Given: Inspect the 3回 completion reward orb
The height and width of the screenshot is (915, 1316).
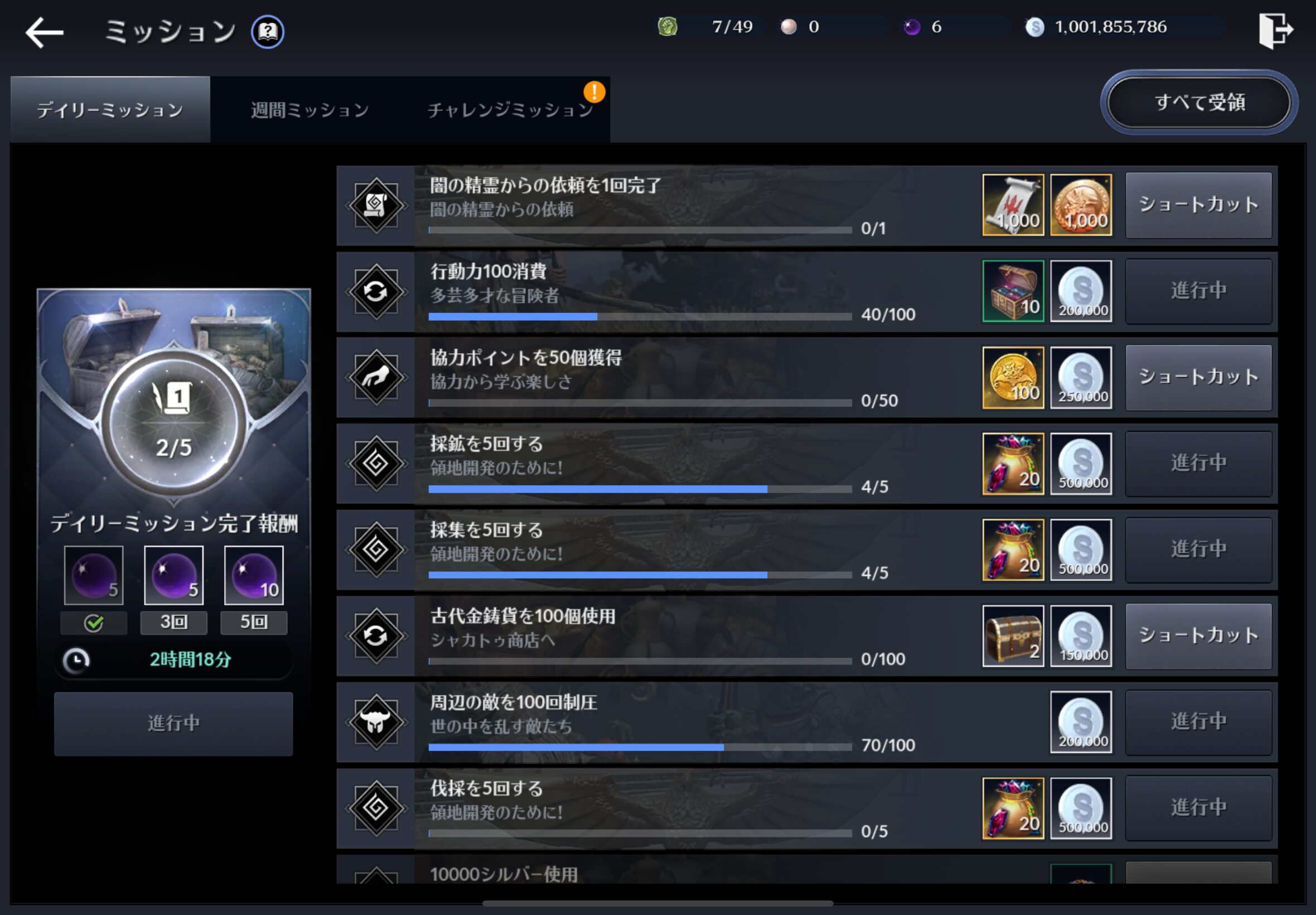Looking at the screenshot, I should pos(173,575).
